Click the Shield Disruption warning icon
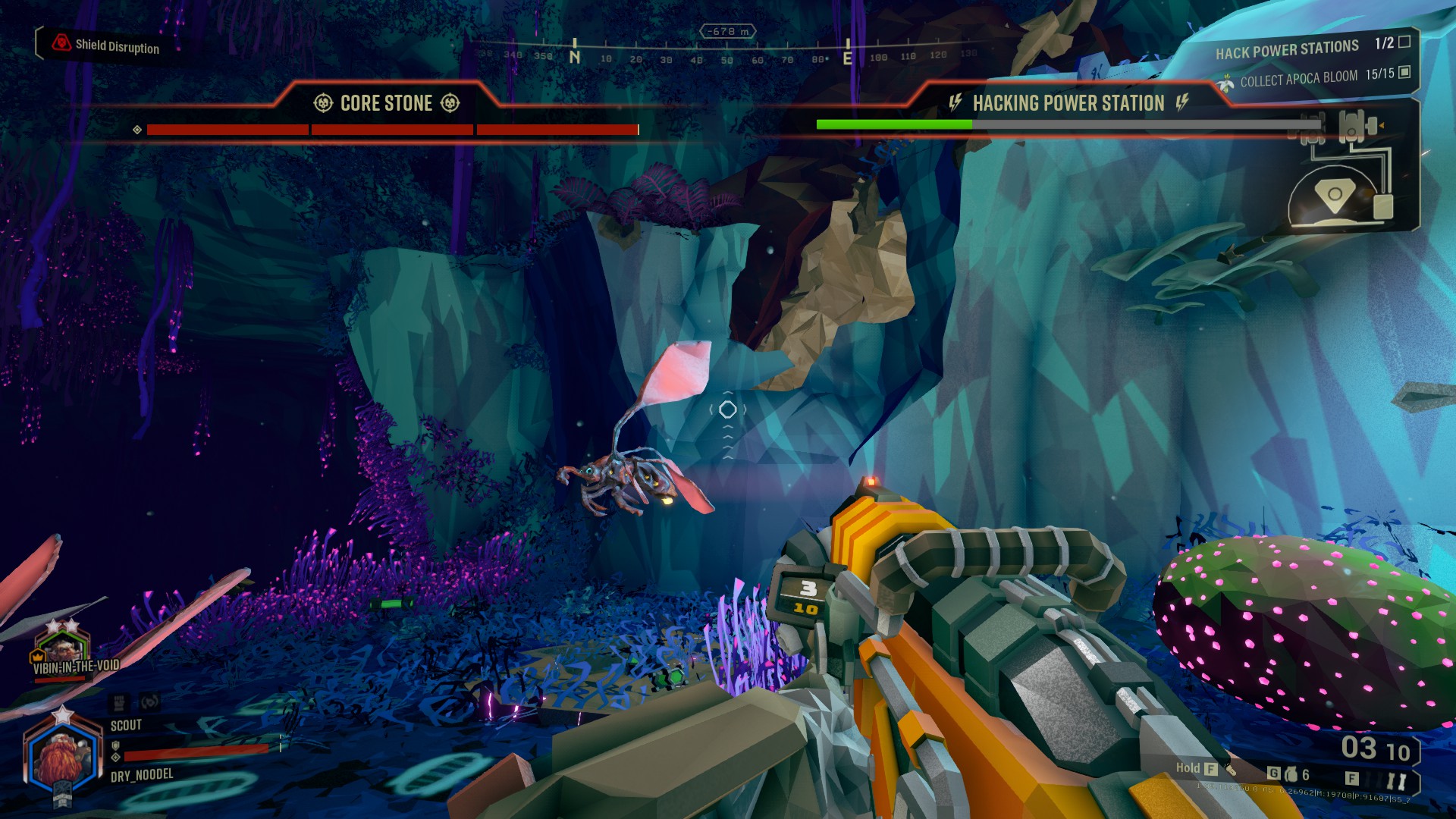 coord(61,43)
